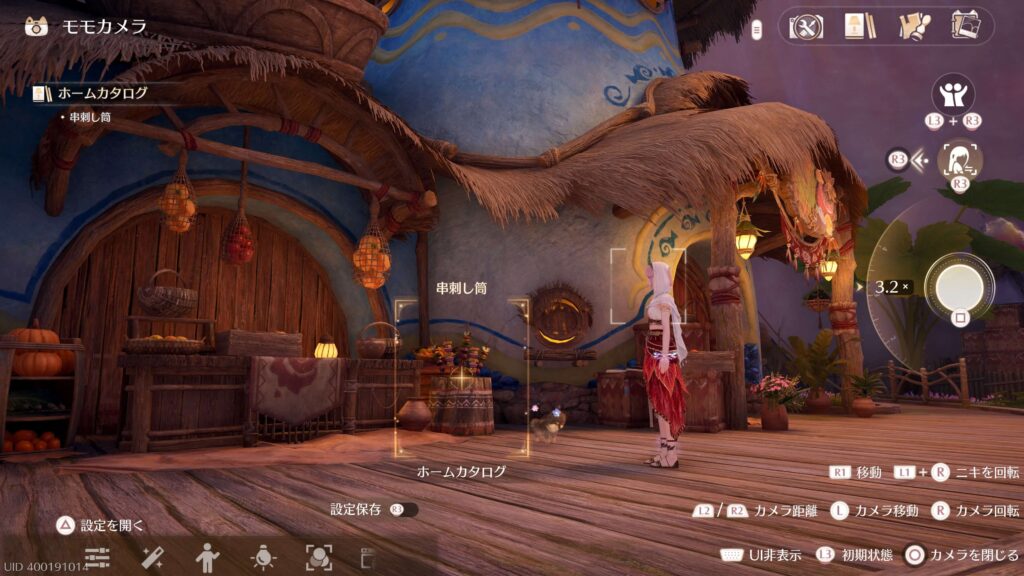Open the light bulb lighting tab
Image resolution: width=1024 pixels, height=576 pixels.
[x=263, y=557]
